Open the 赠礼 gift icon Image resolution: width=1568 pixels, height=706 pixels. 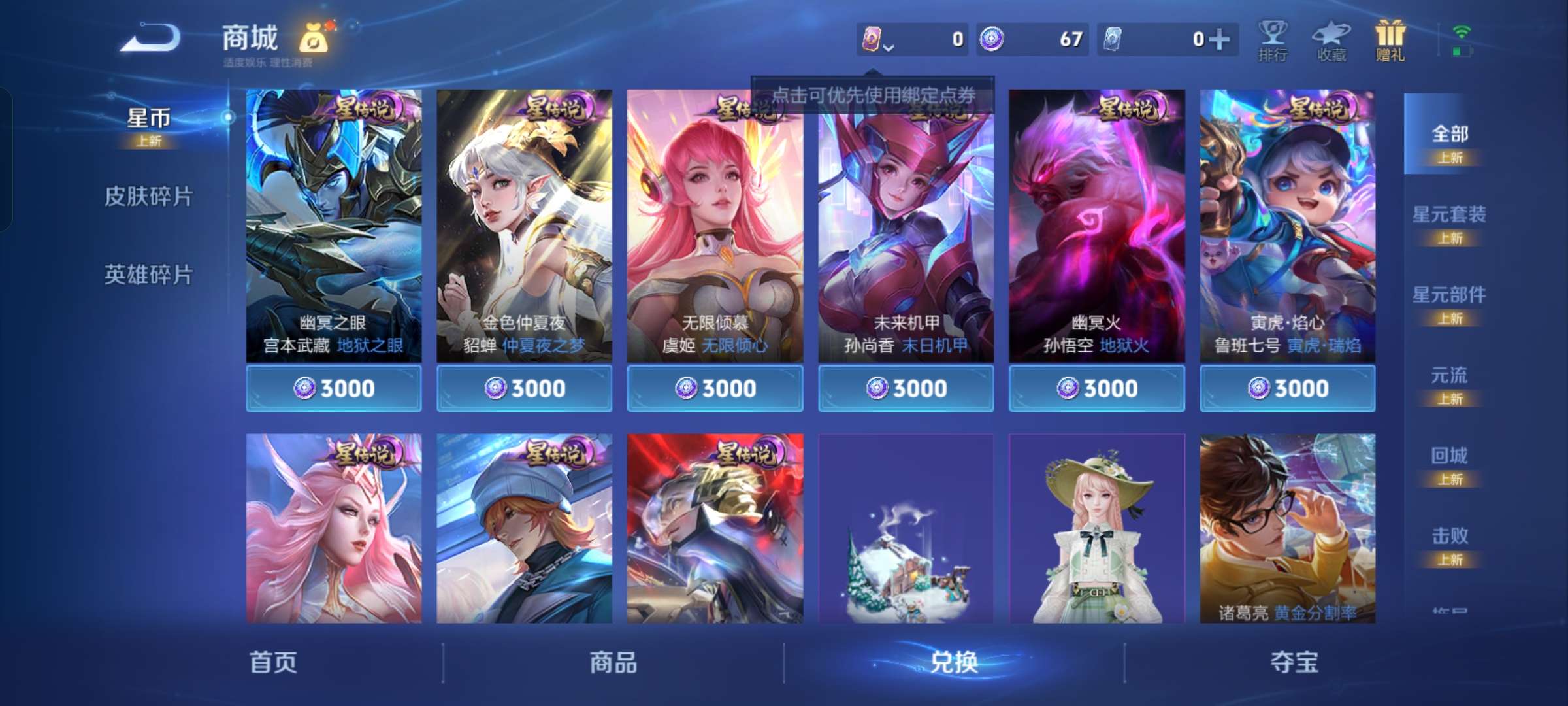[x=1389, y=39]
